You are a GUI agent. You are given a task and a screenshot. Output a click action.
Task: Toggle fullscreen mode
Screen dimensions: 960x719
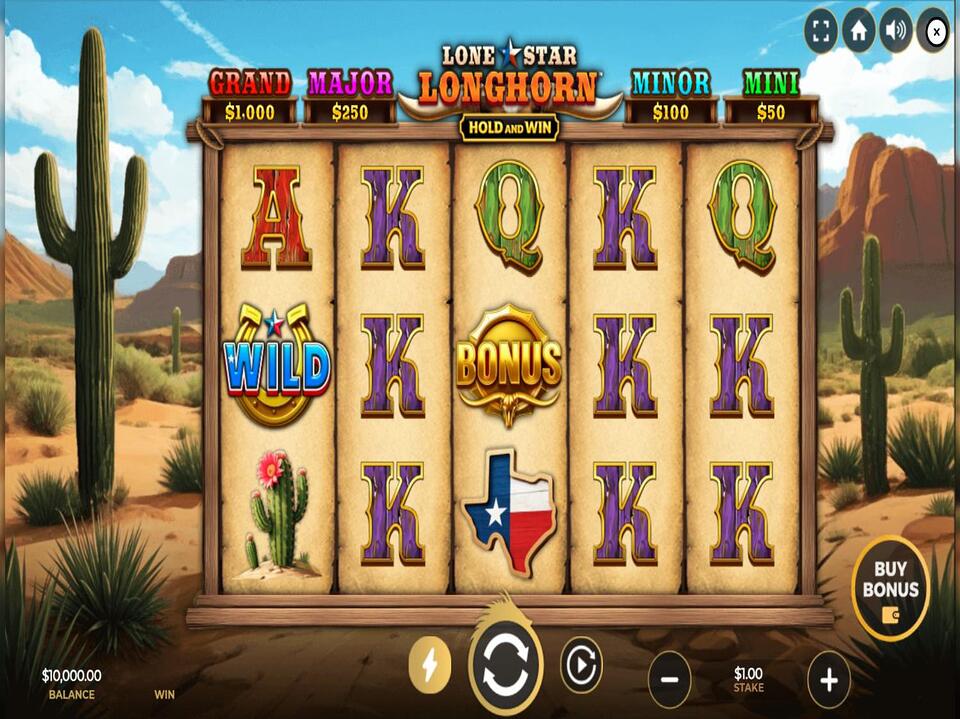tap(821, 31)
